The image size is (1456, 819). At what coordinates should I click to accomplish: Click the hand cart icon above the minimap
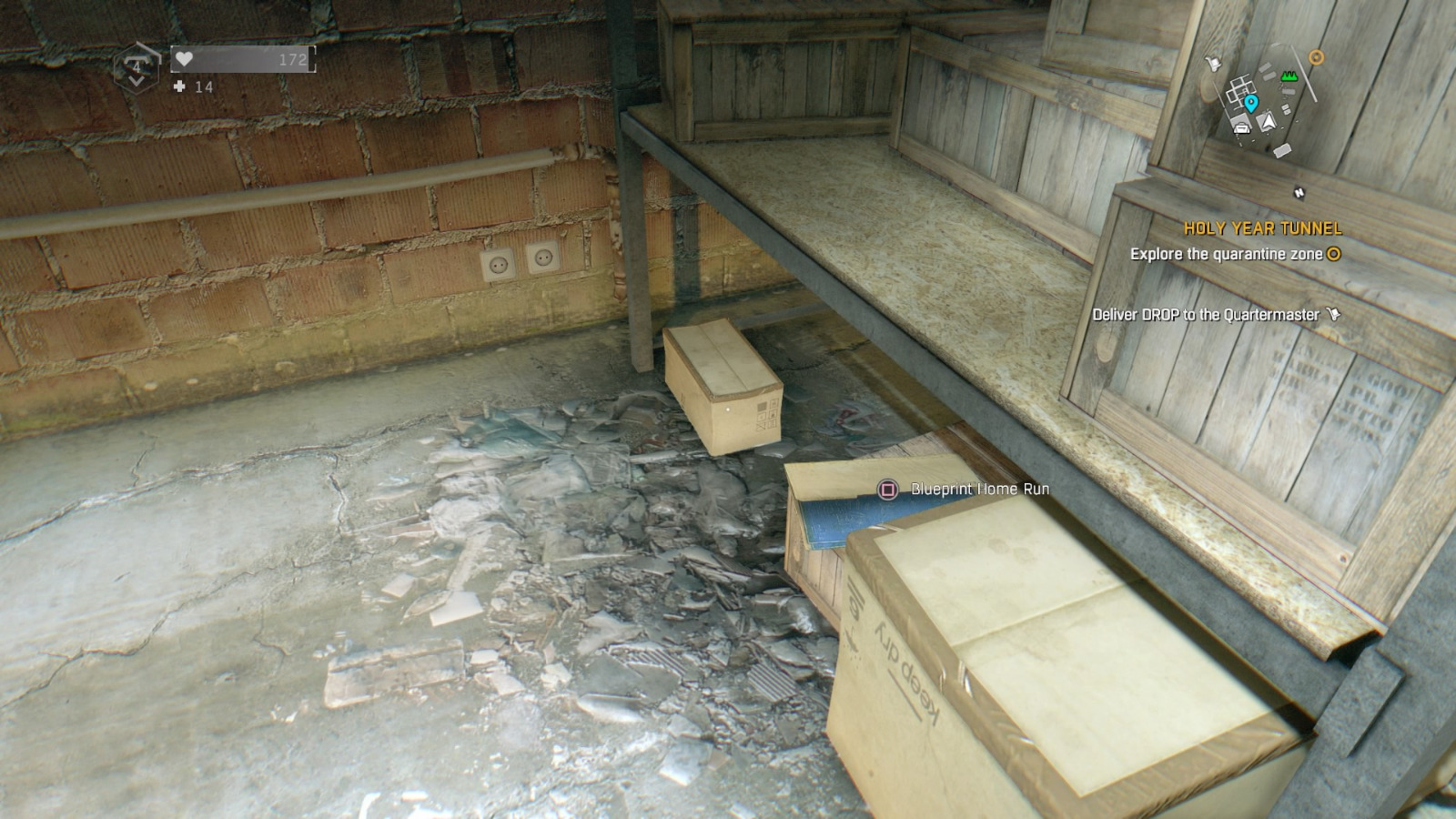1213,64
